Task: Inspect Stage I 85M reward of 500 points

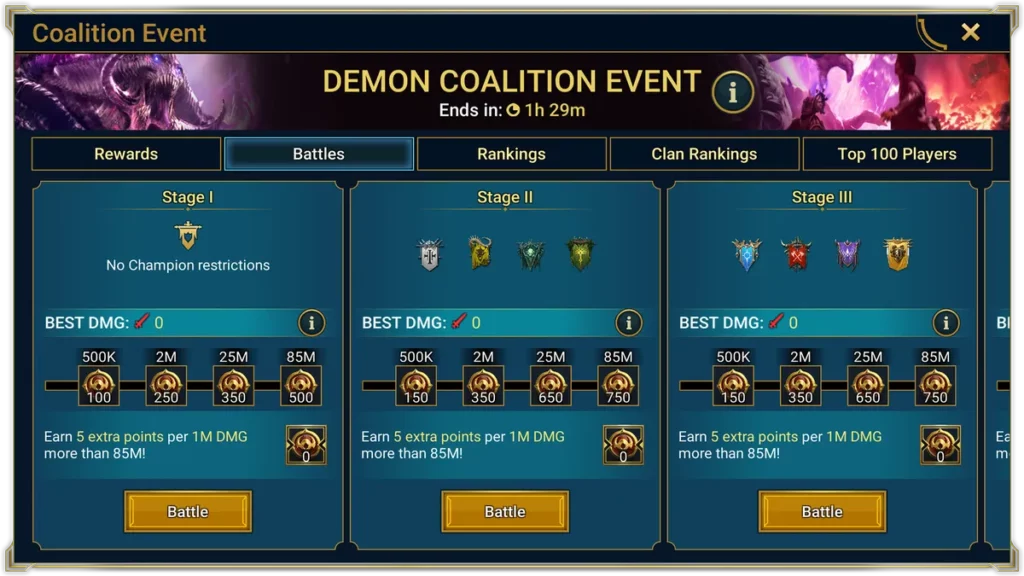Action: (x=301, y=385)
